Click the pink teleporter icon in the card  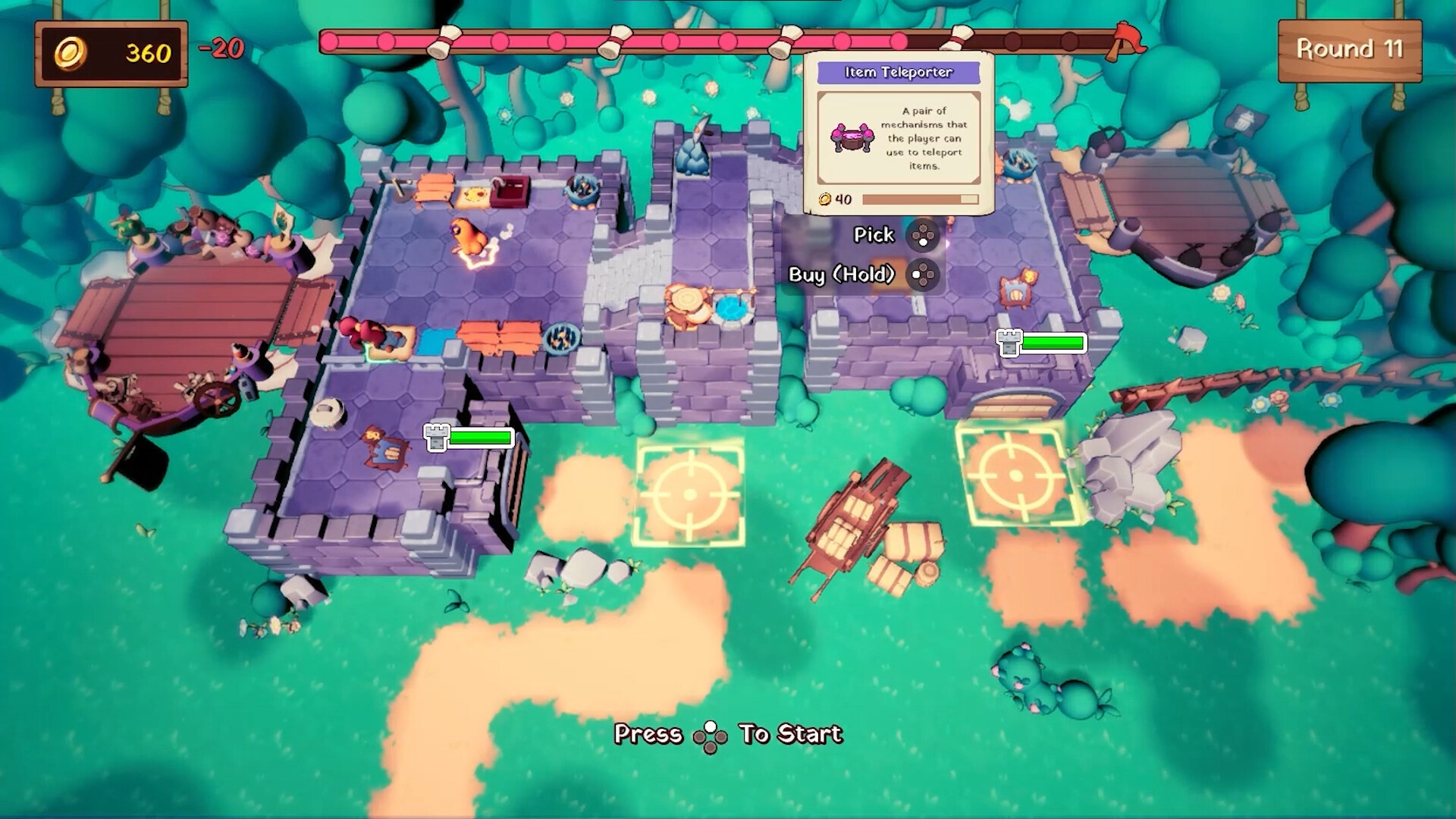(x=852, y=138)
